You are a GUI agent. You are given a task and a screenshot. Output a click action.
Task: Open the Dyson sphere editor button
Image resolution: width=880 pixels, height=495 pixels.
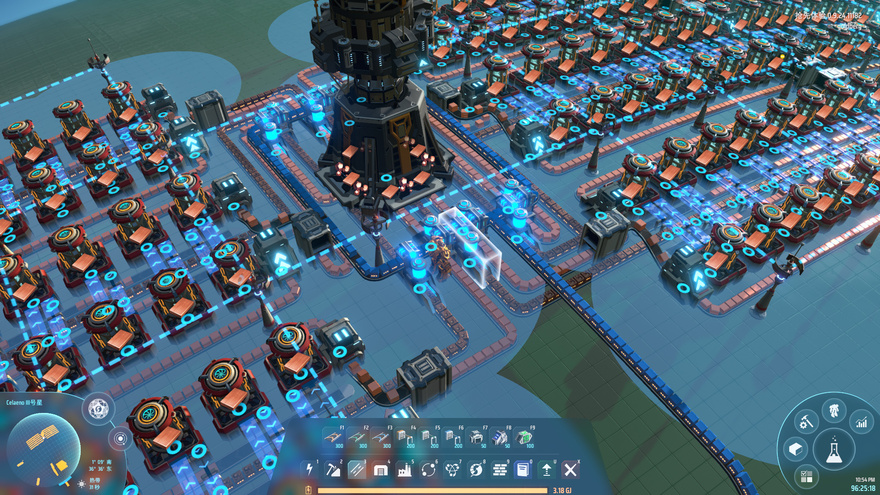point(98,408)
